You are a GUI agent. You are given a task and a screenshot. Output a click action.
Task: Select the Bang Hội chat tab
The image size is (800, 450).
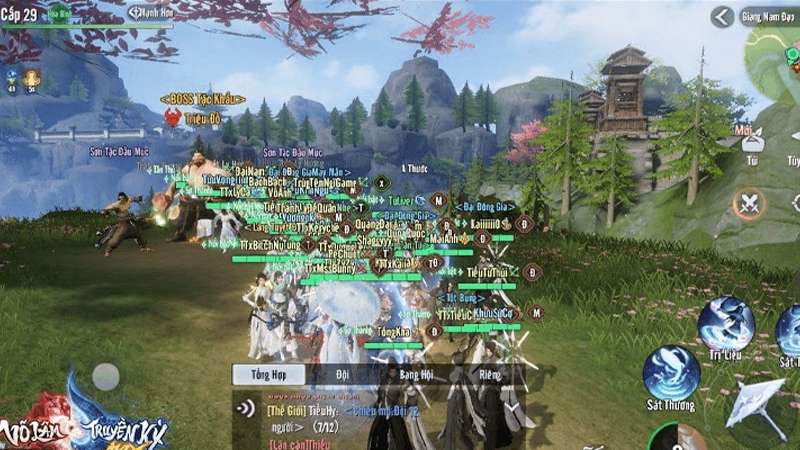tap(415, 375)
